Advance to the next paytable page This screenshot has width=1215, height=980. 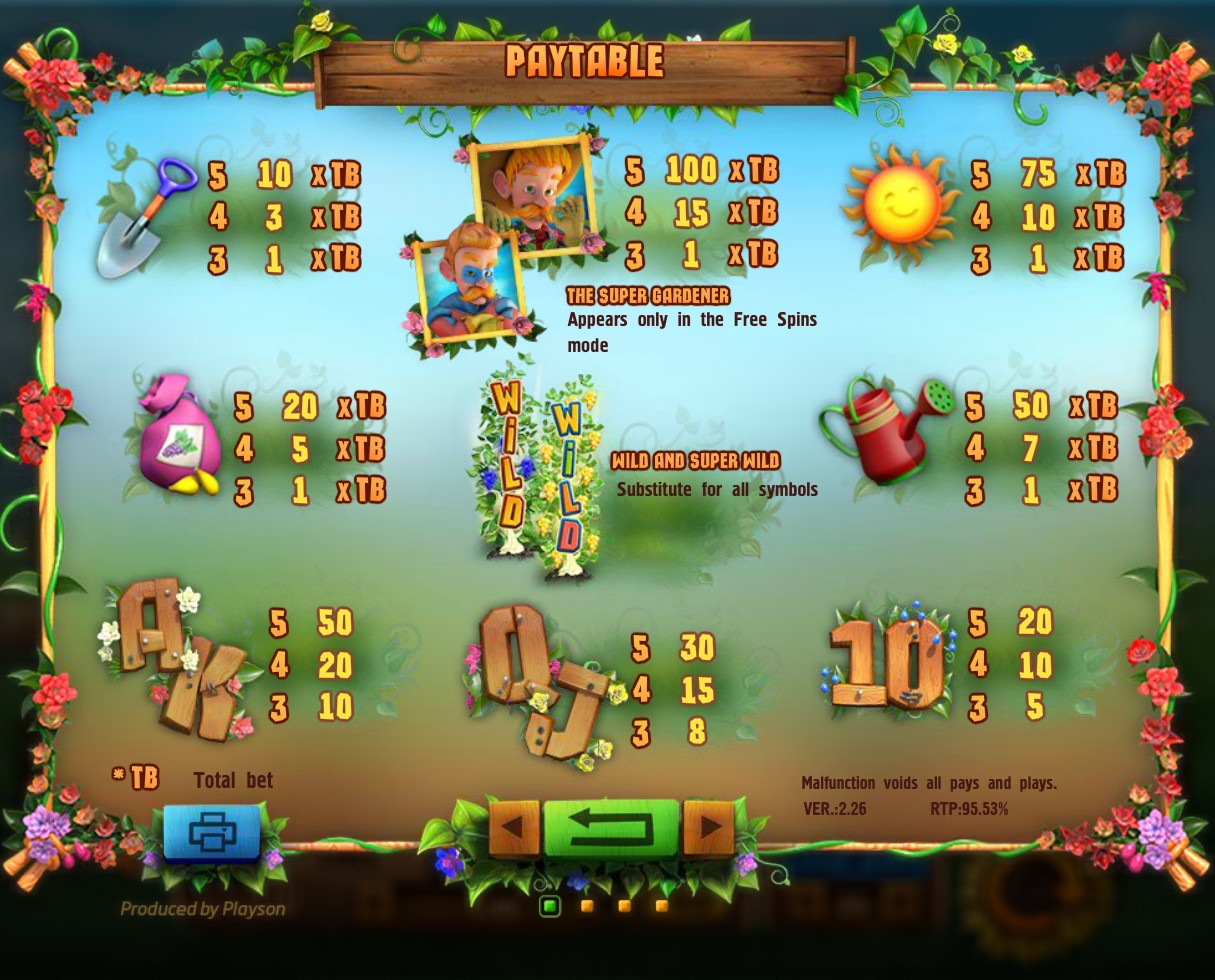click(709, 828)
